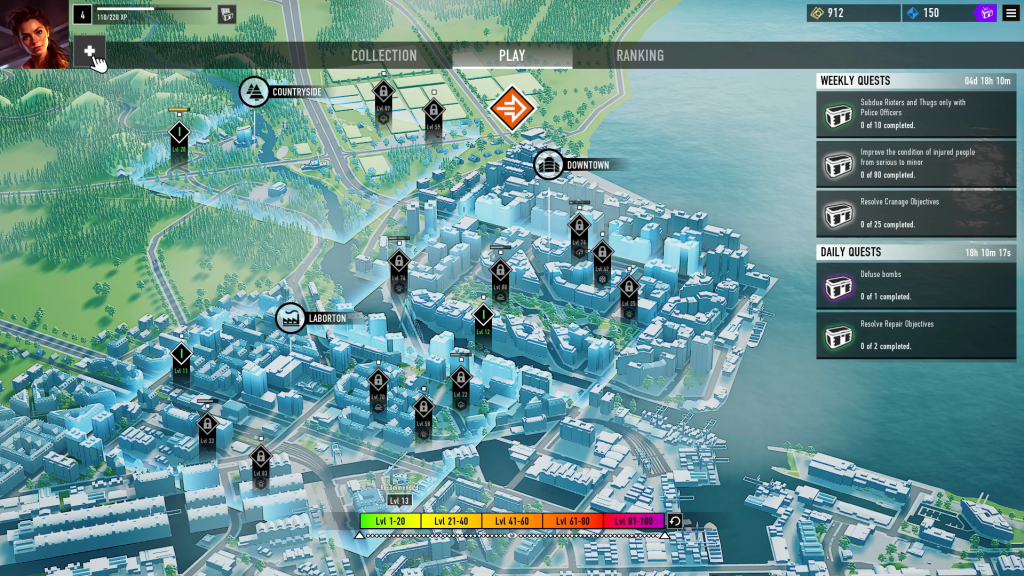The image size is (1024, 576).
Task: Open the player profile portrait
Action: pos(35,33)
